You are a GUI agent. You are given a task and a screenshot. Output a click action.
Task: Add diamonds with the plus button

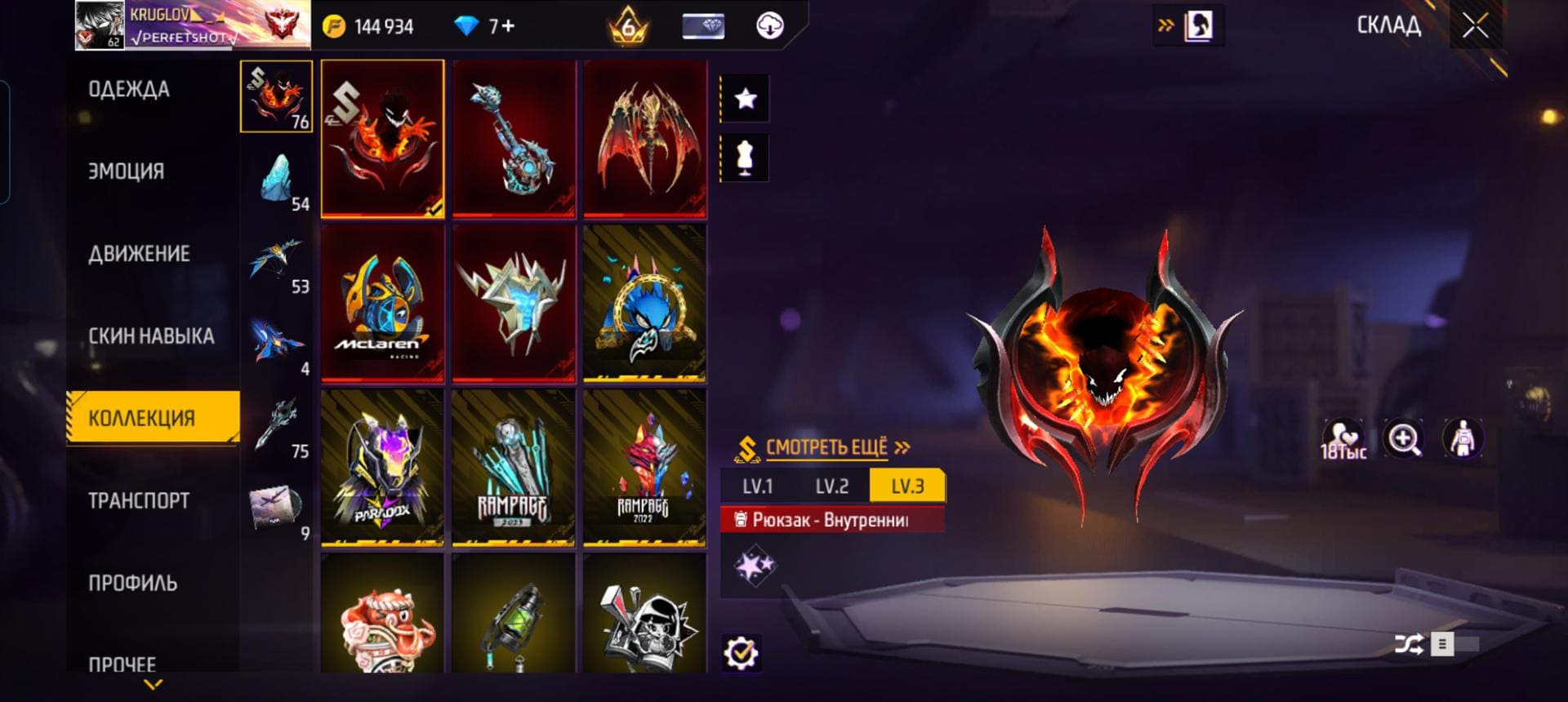(507, 26)
